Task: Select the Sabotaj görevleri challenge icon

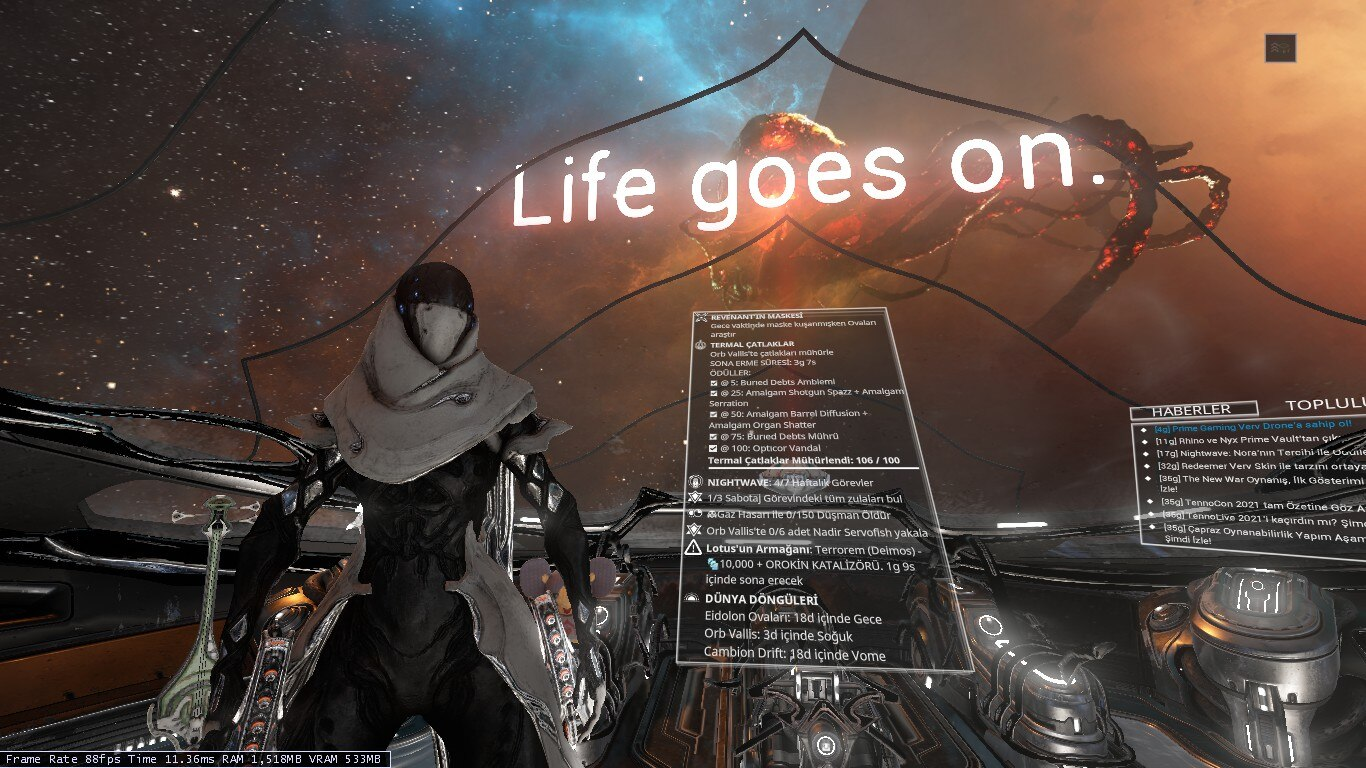Action: (694, 499)
